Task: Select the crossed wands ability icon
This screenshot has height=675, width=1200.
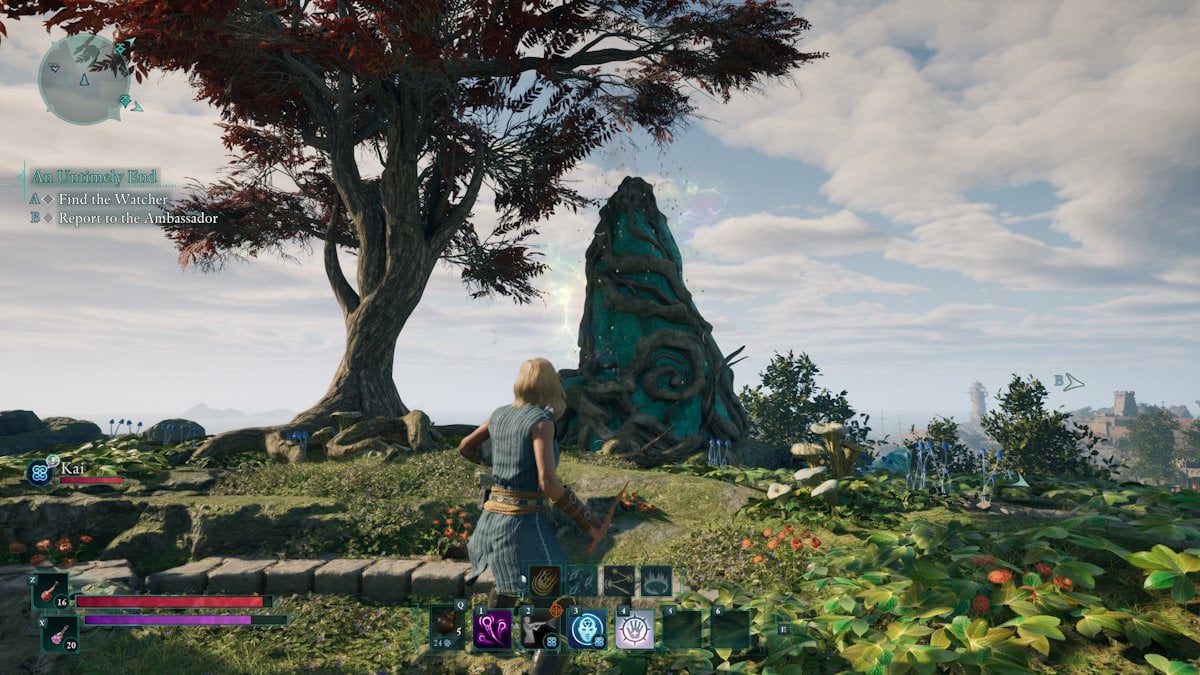Action: pos(619,581)
